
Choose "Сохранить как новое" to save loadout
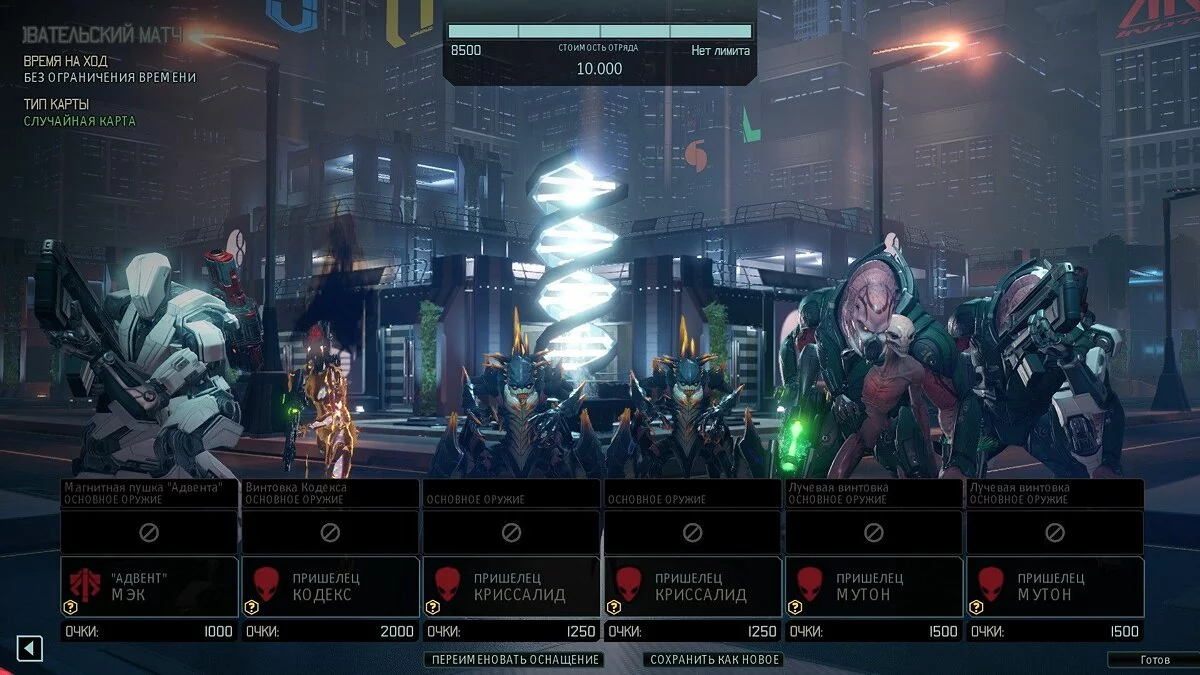pyautogui.click(x=714, y=660)
